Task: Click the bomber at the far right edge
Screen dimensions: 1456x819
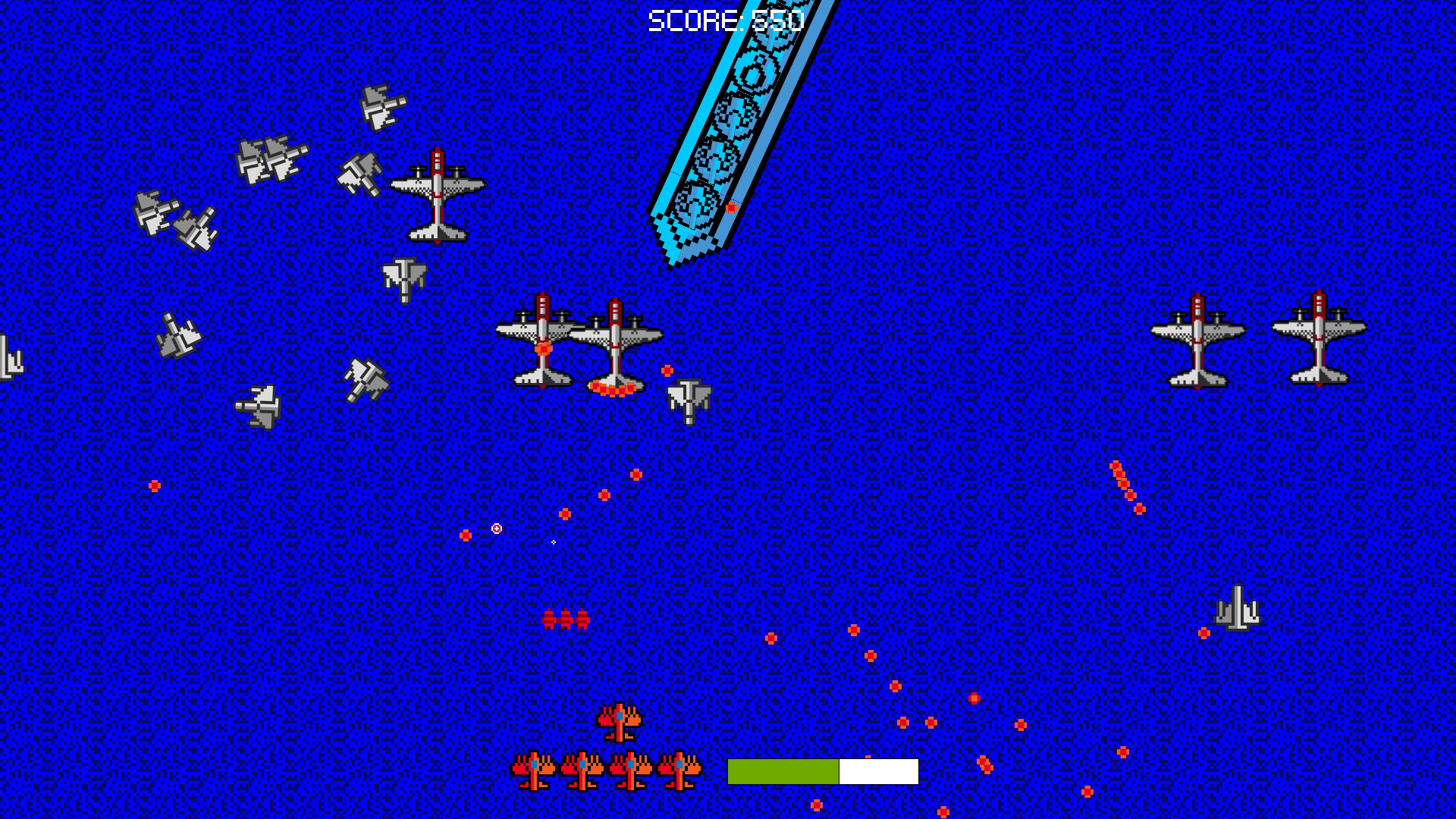Action: (1319, 341)
